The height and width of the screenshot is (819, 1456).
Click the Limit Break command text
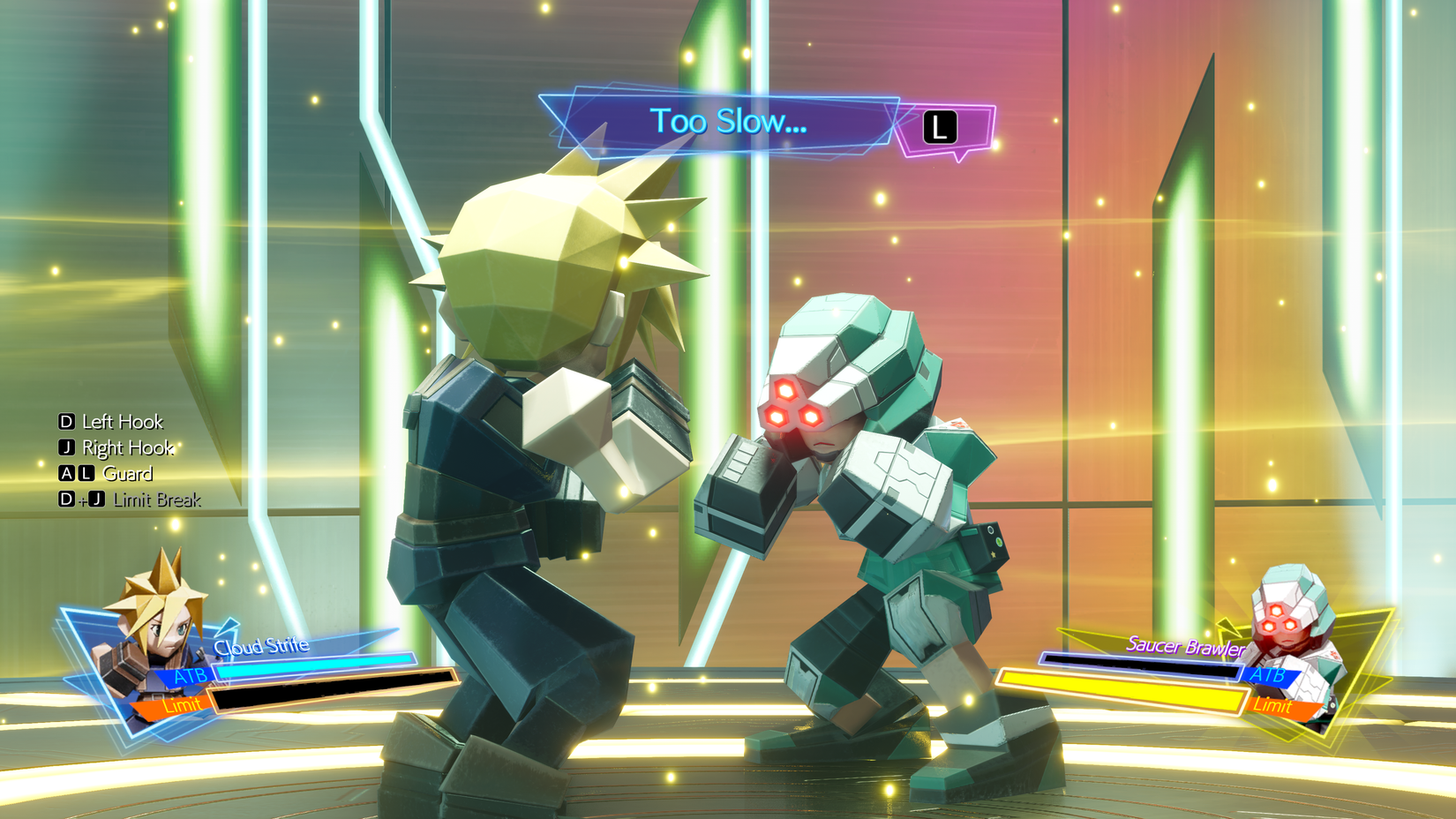click(x=157, y=500)
